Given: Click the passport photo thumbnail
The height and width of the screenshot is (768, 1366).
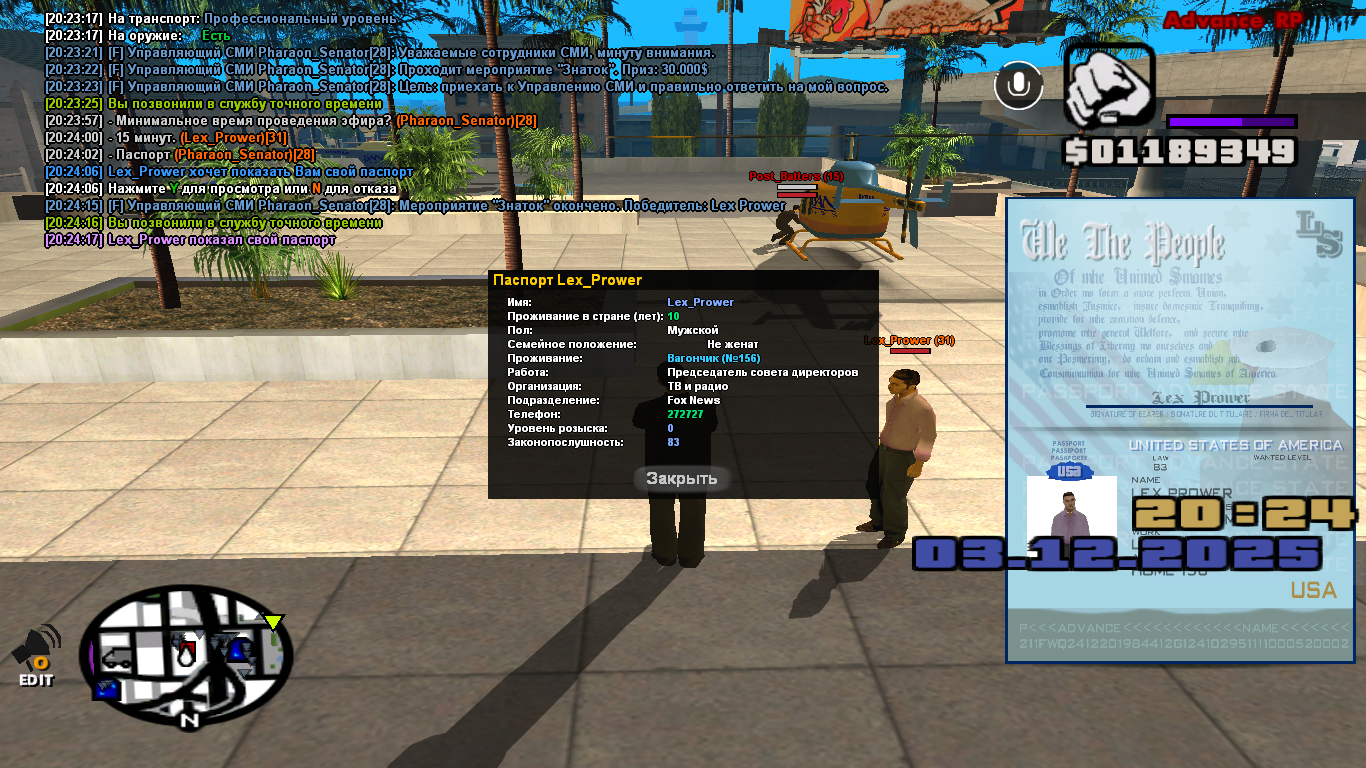Looking at the screenshot, I should pos(1071,513).
